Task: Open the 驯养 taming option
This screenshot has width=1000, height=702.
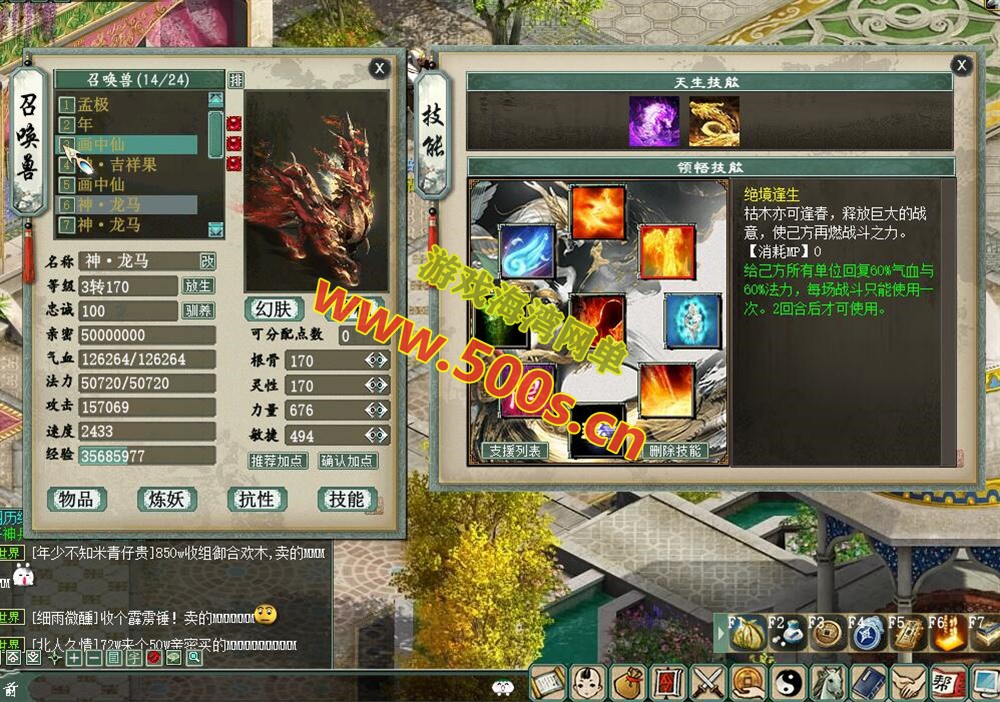Action: pos(198,310)
